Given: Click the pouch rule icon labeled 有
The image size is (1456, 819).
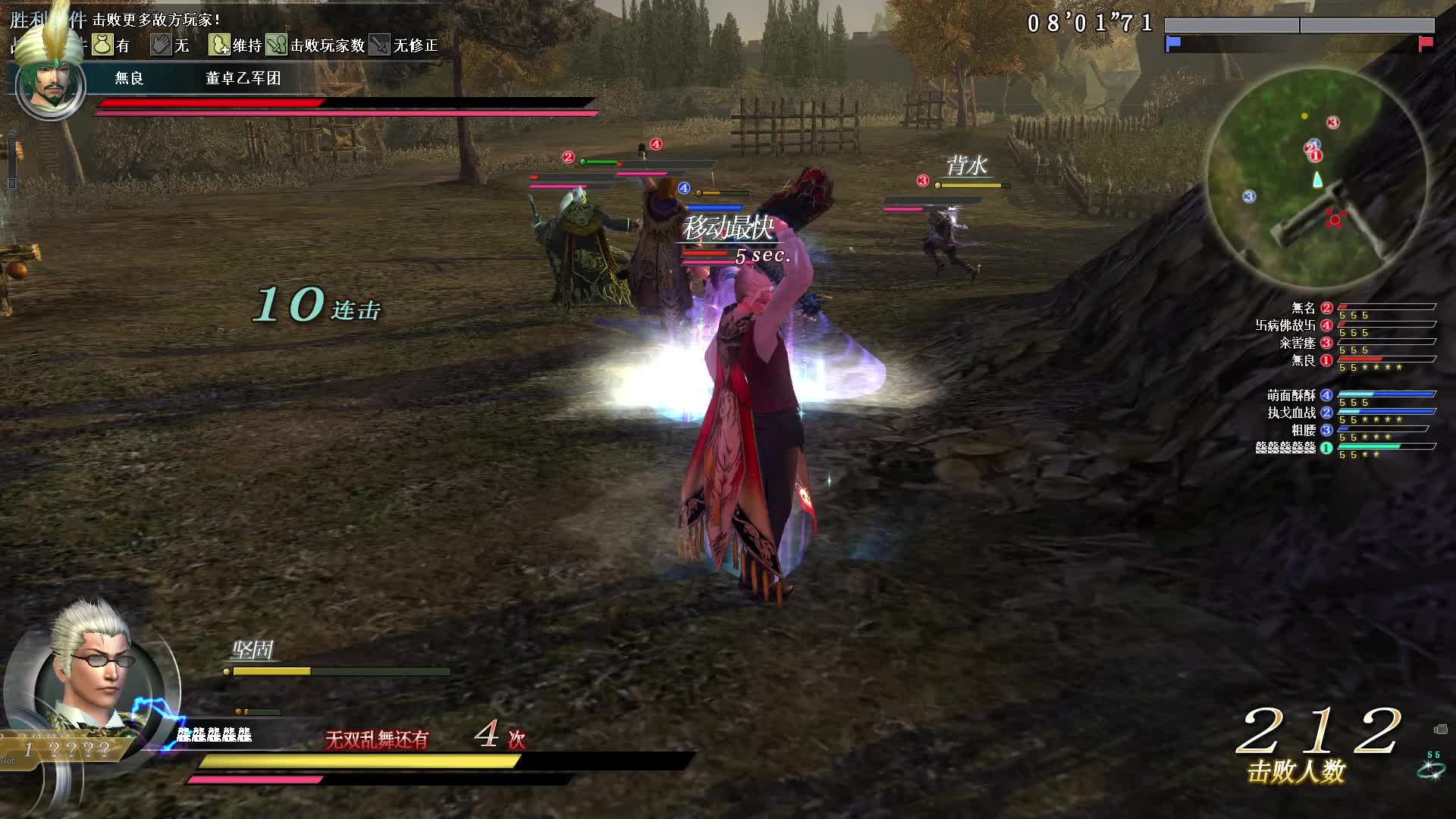Looking at the screenshot, I should coord(102,45).
